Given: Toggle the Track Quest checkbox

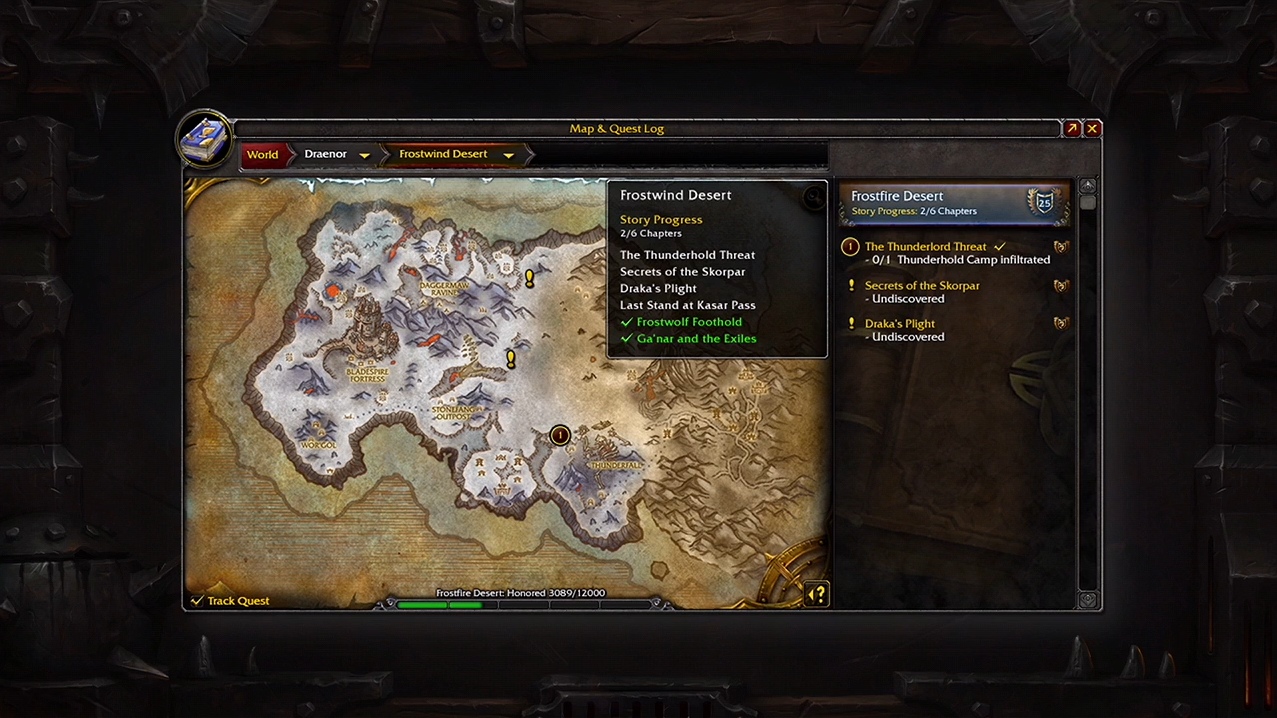Looking at the screenshot, I should 197,601.
